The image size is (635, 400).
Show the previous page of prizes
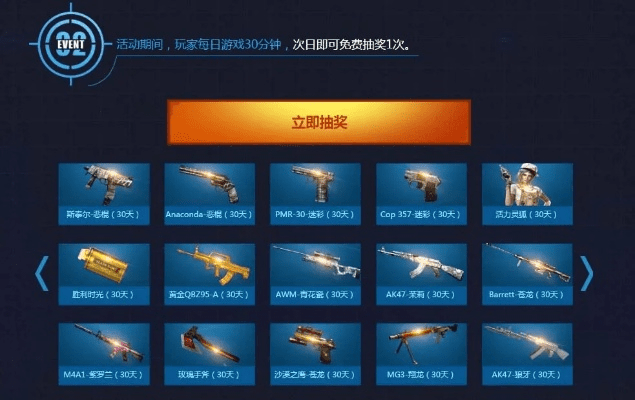coord(42,273)
